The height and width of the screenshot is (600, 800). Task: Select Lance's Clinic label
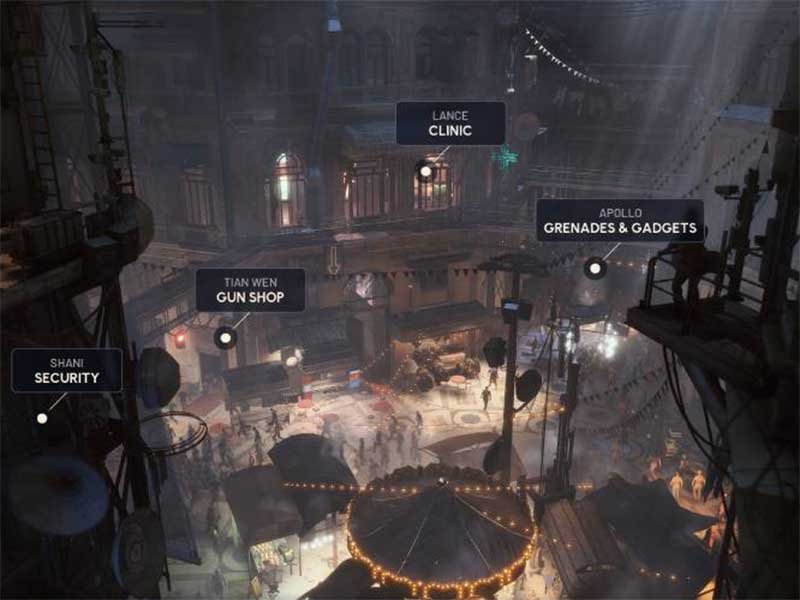coord(450,123)
